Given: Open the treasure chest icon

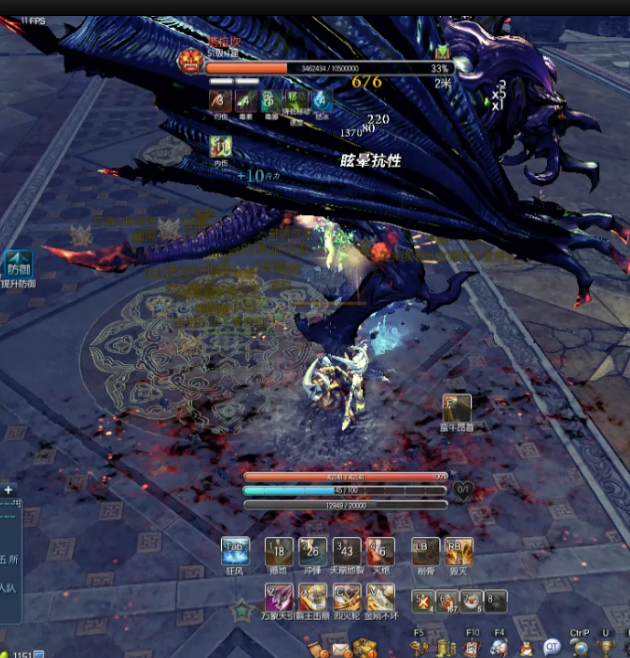Looking at the screenshot, I should coord(364,649).
